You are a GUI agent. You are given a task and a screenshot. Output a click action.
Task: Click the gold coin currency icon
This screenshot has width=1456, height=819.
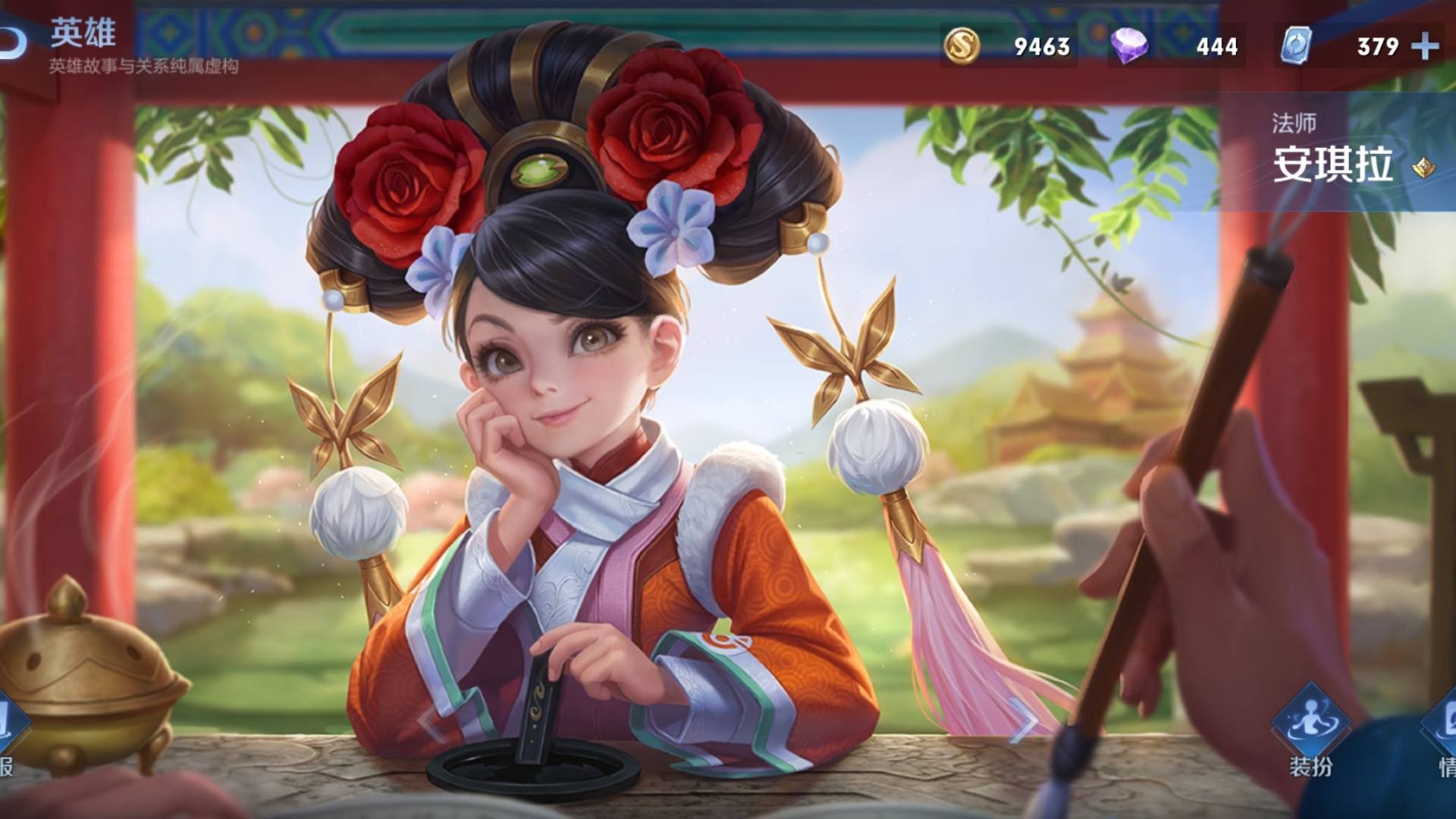(962, 45)
